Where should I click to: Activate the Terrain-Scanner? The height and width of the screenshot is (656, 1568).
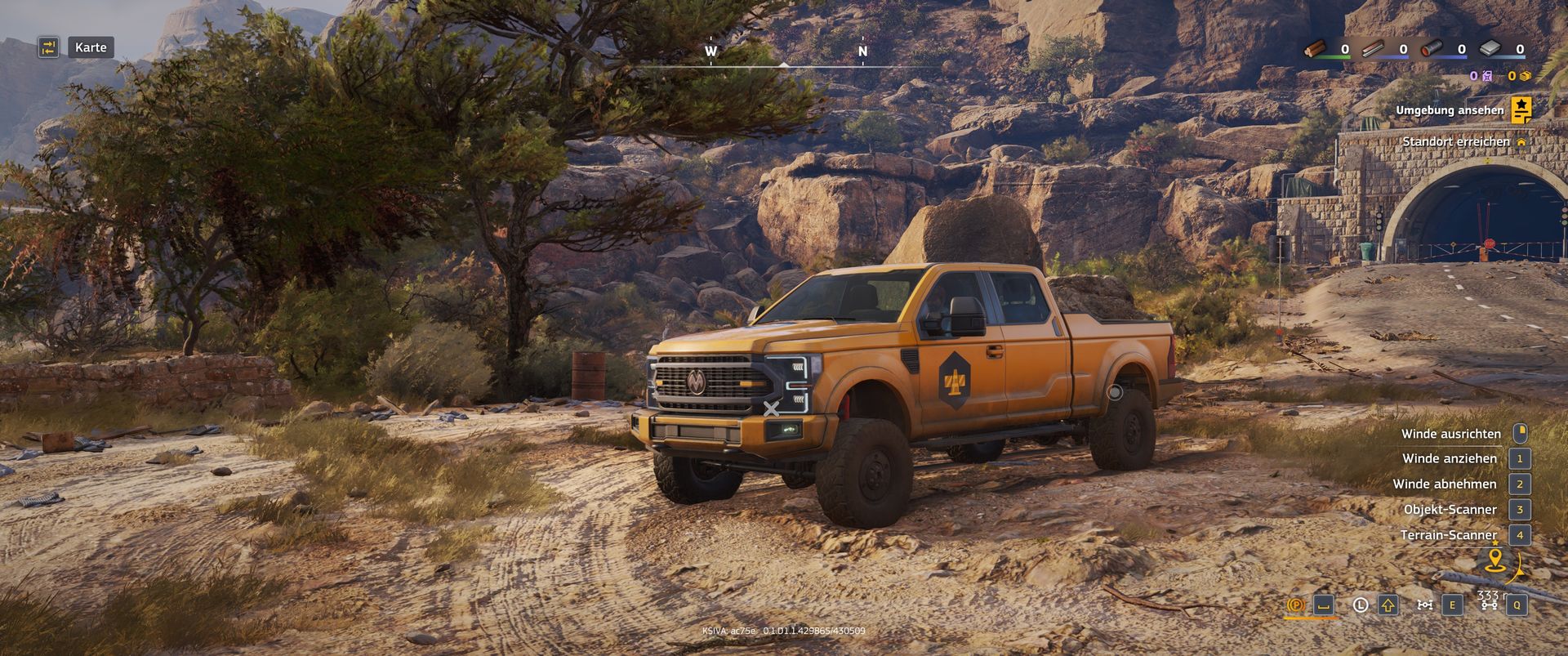(1448, 535)
